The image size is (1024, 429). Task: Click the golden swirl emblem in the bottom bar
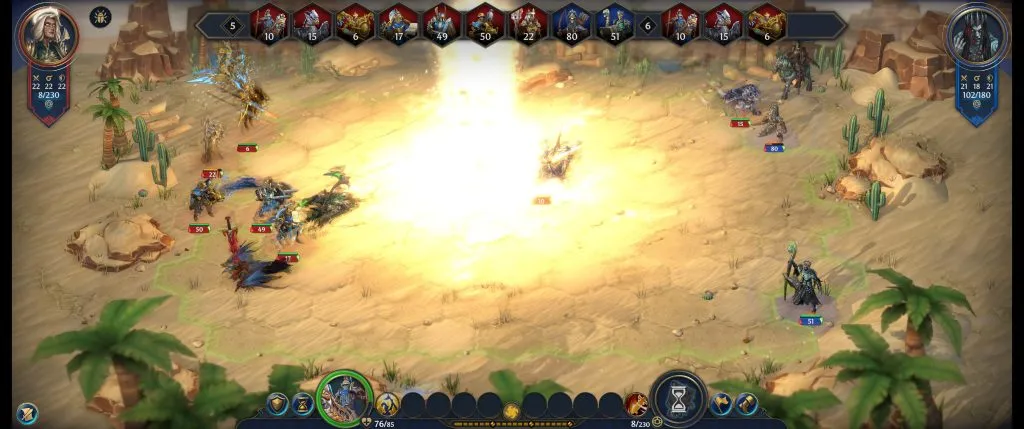pos(511,411)
